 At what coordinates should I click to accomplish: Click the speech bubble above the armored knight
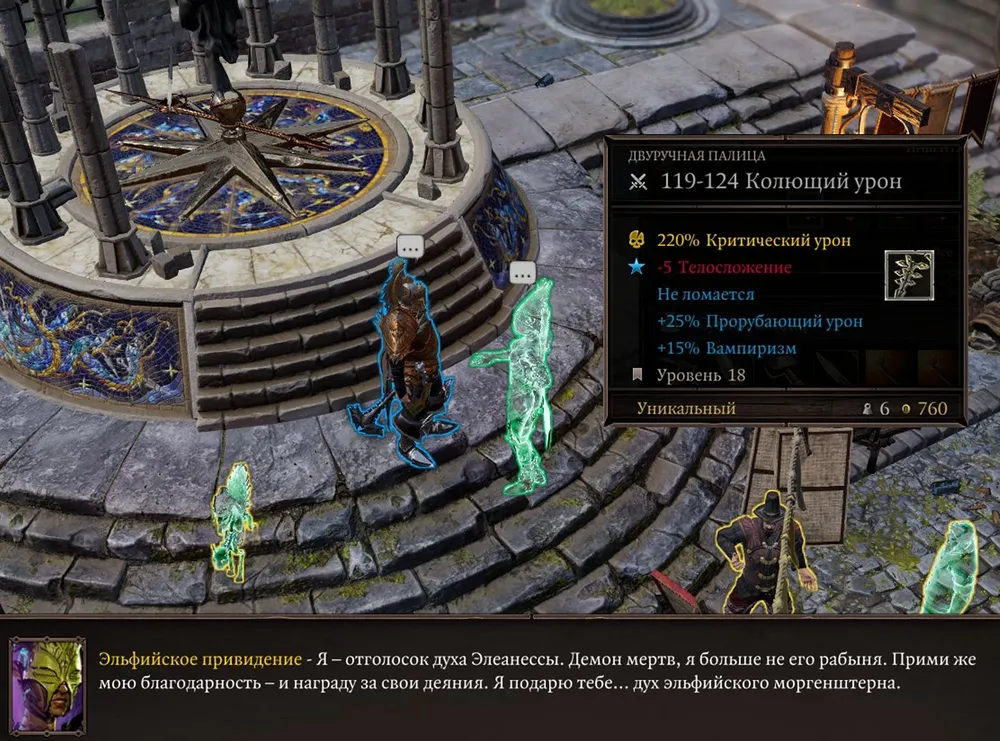point(410,246)
